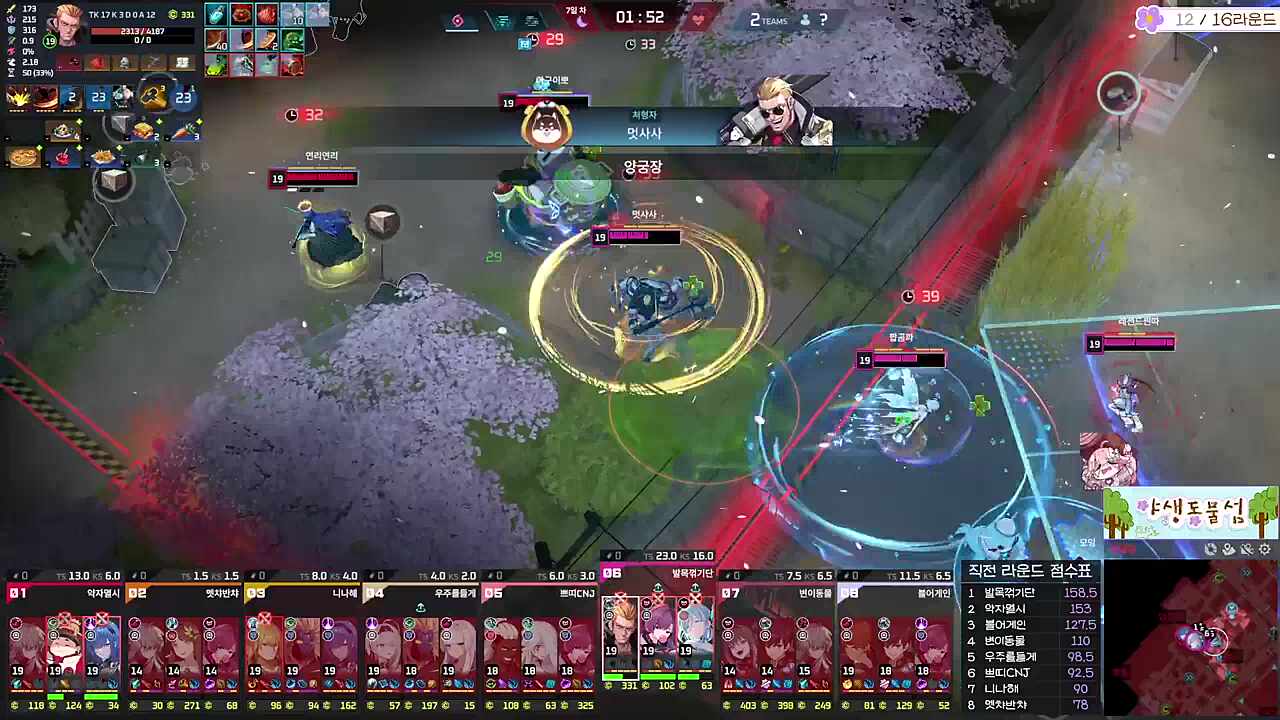Select team 01 악자열시 panel header
The height and width of the screenshot is (720, 1280).
(64, 593)
